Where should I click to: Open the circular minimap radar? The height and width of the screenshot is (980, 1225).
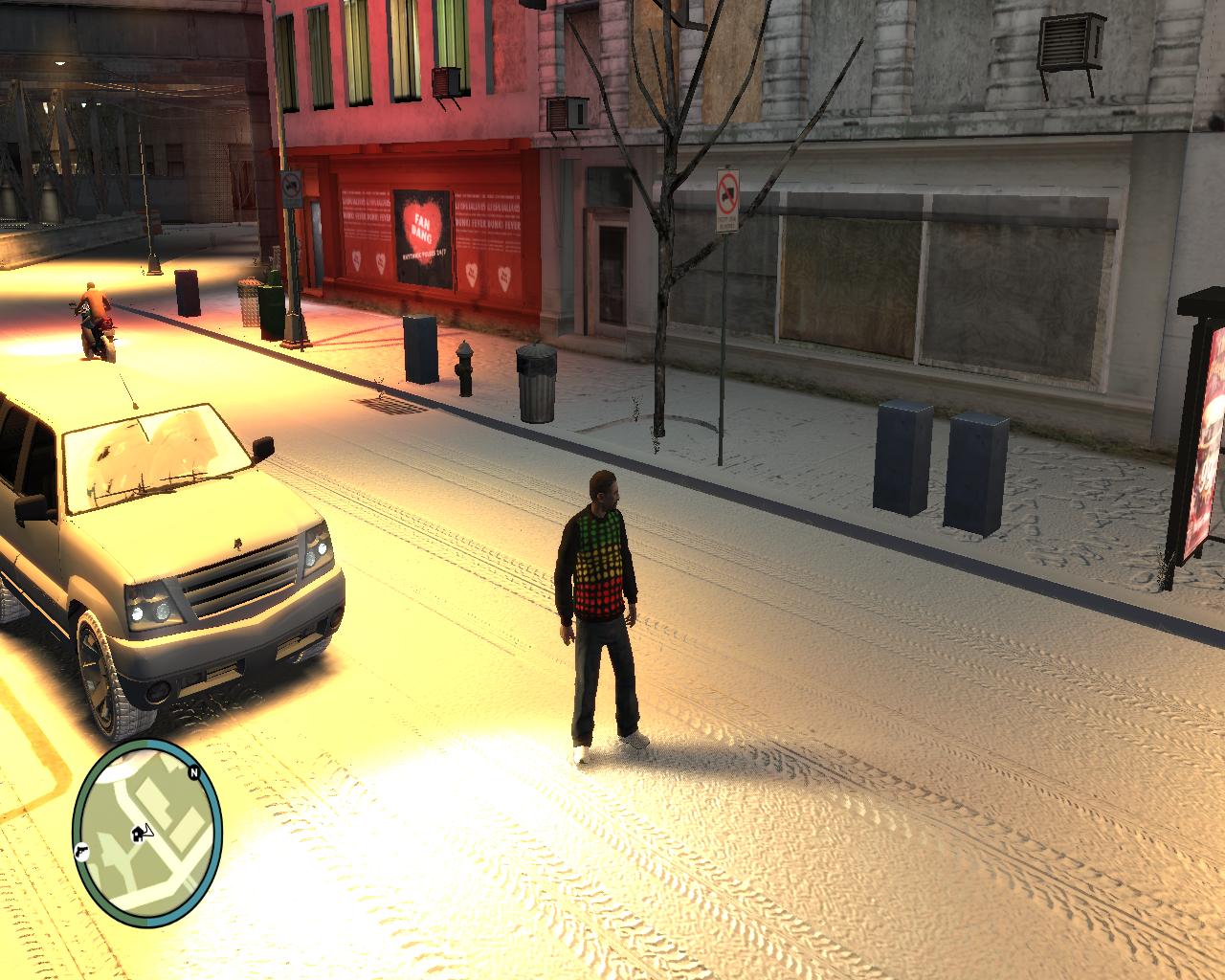click(146, 824)
